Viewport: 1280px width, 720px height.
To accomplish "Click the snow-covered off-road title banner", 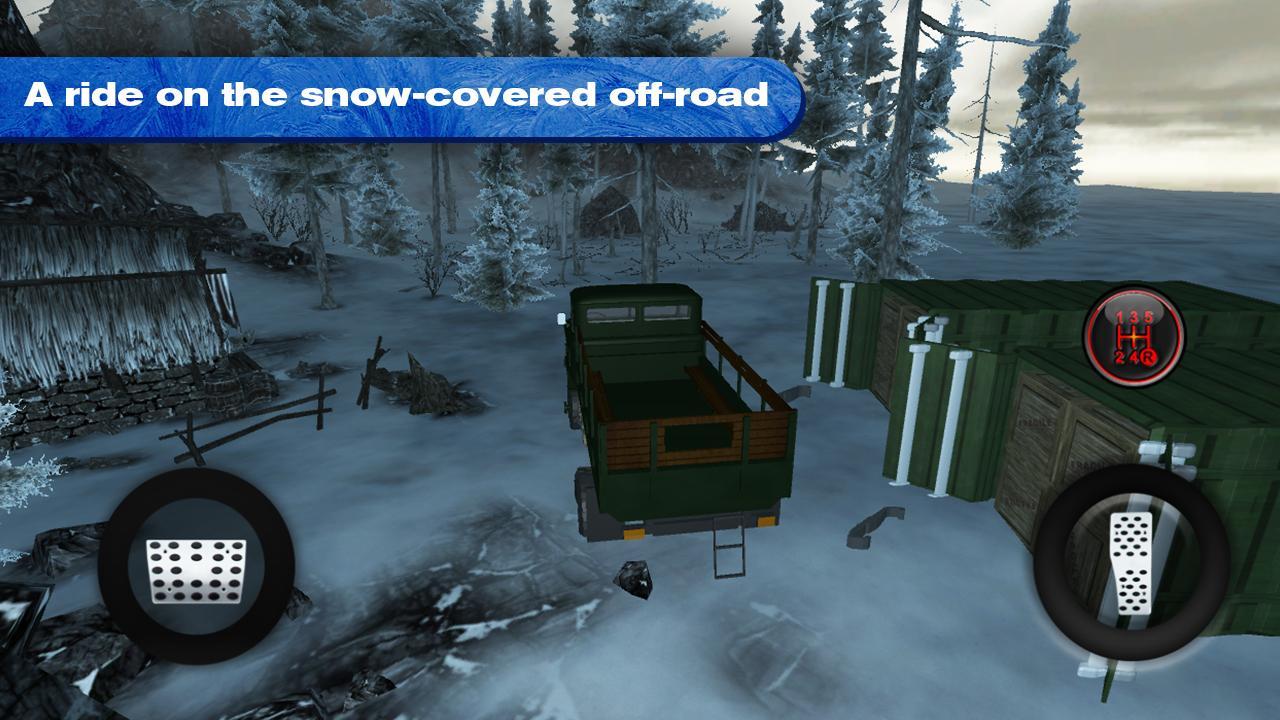I will point(398,96).
